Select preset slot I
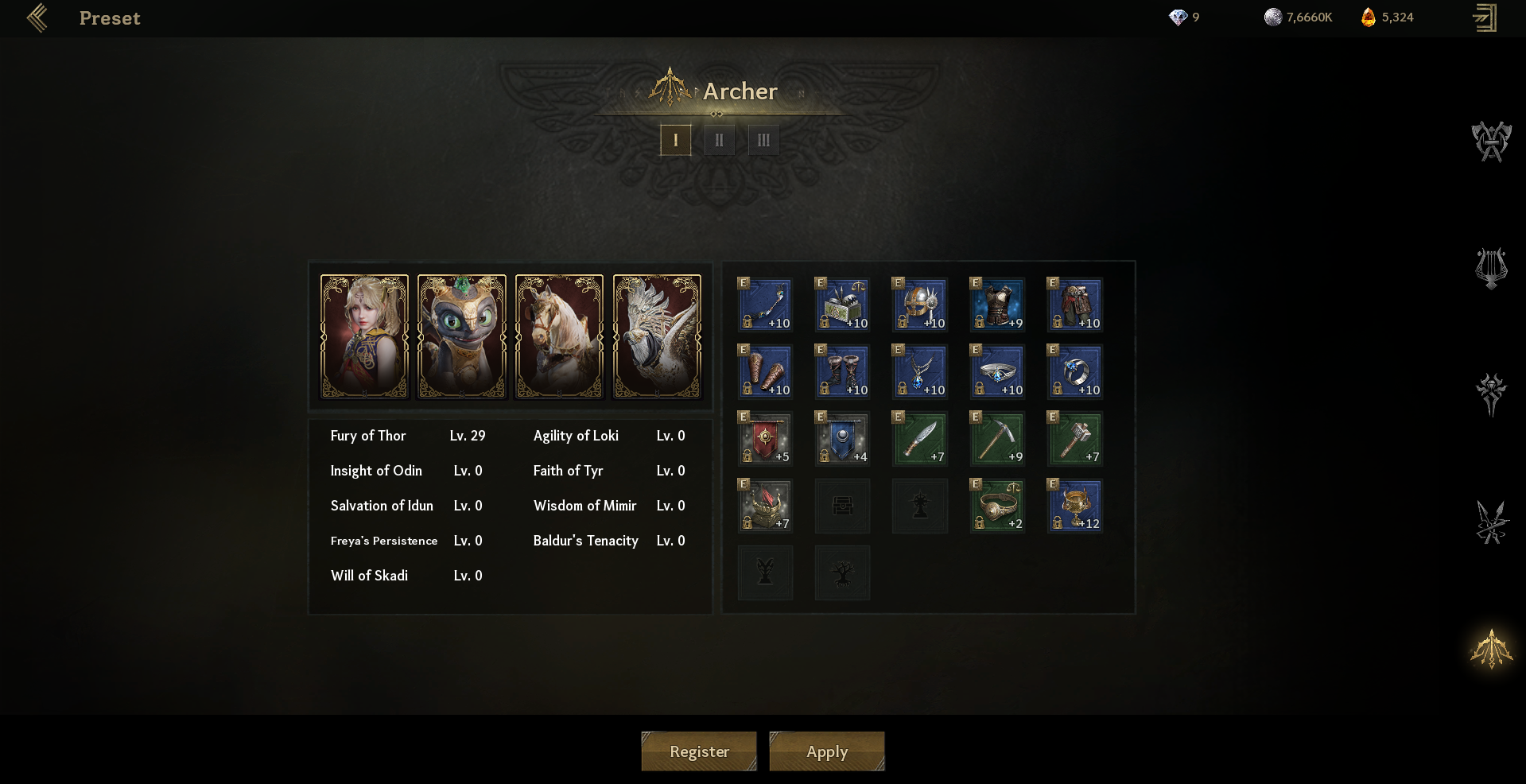Viewport: 1526px width, 784px height. point(675,140)
